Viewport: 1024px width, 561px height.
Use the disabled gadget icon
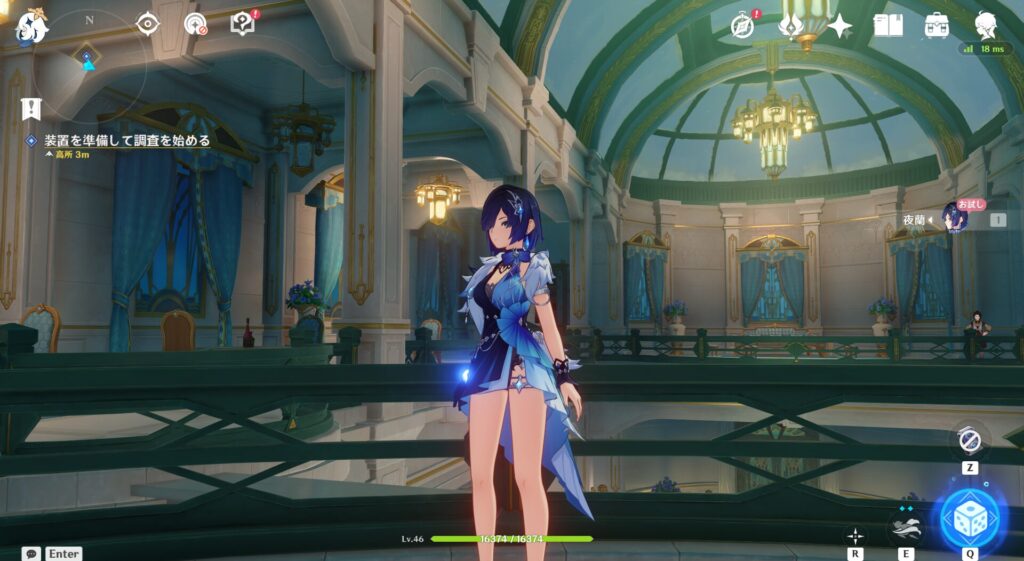(969, 440)
